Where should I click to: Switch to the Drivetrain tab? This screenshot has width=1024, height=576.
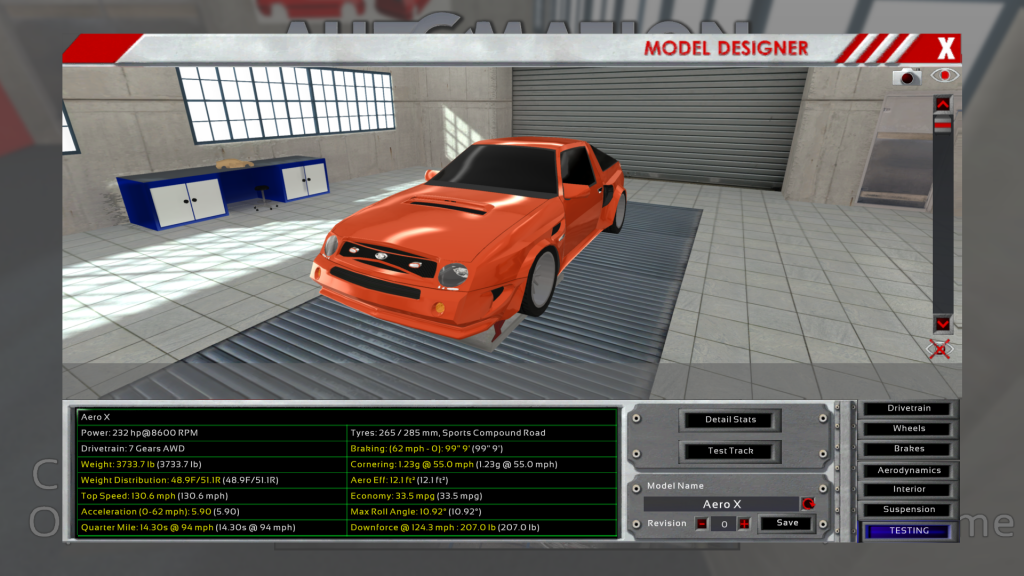908,409
